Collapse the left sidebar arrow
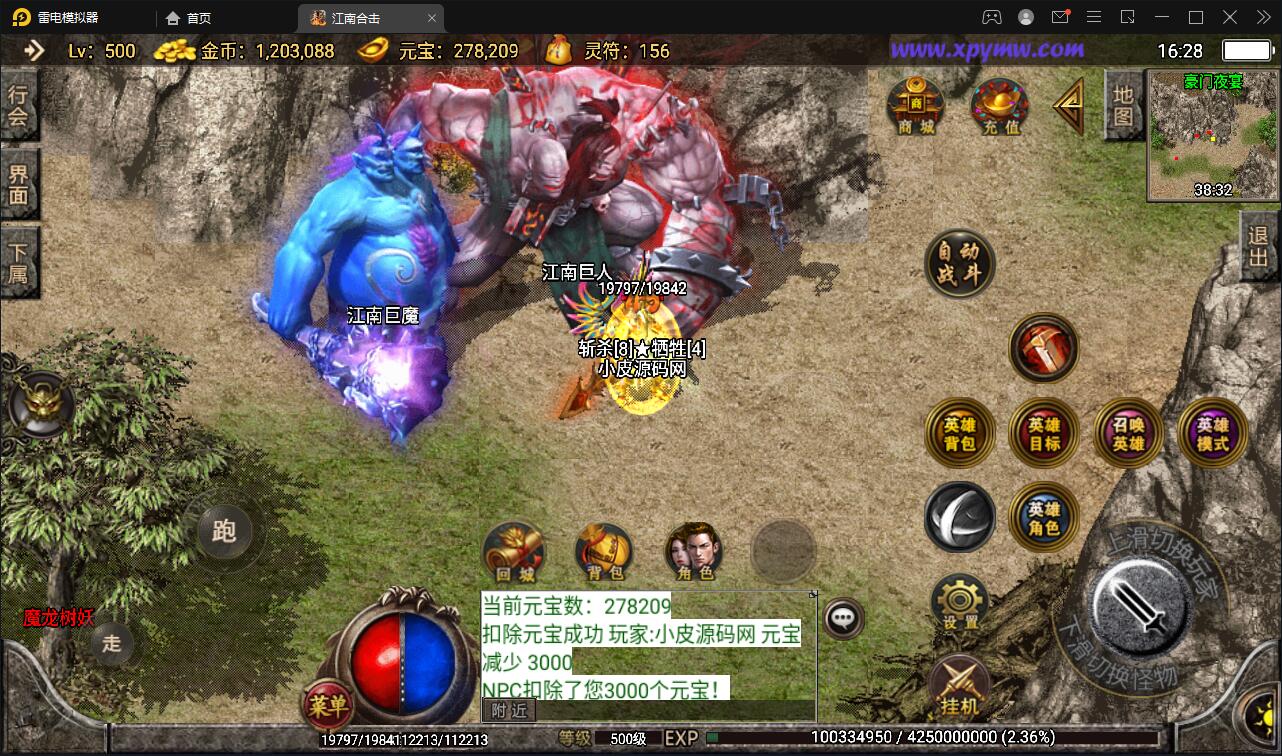1282x756 pixels. click(x=36, y=48)
